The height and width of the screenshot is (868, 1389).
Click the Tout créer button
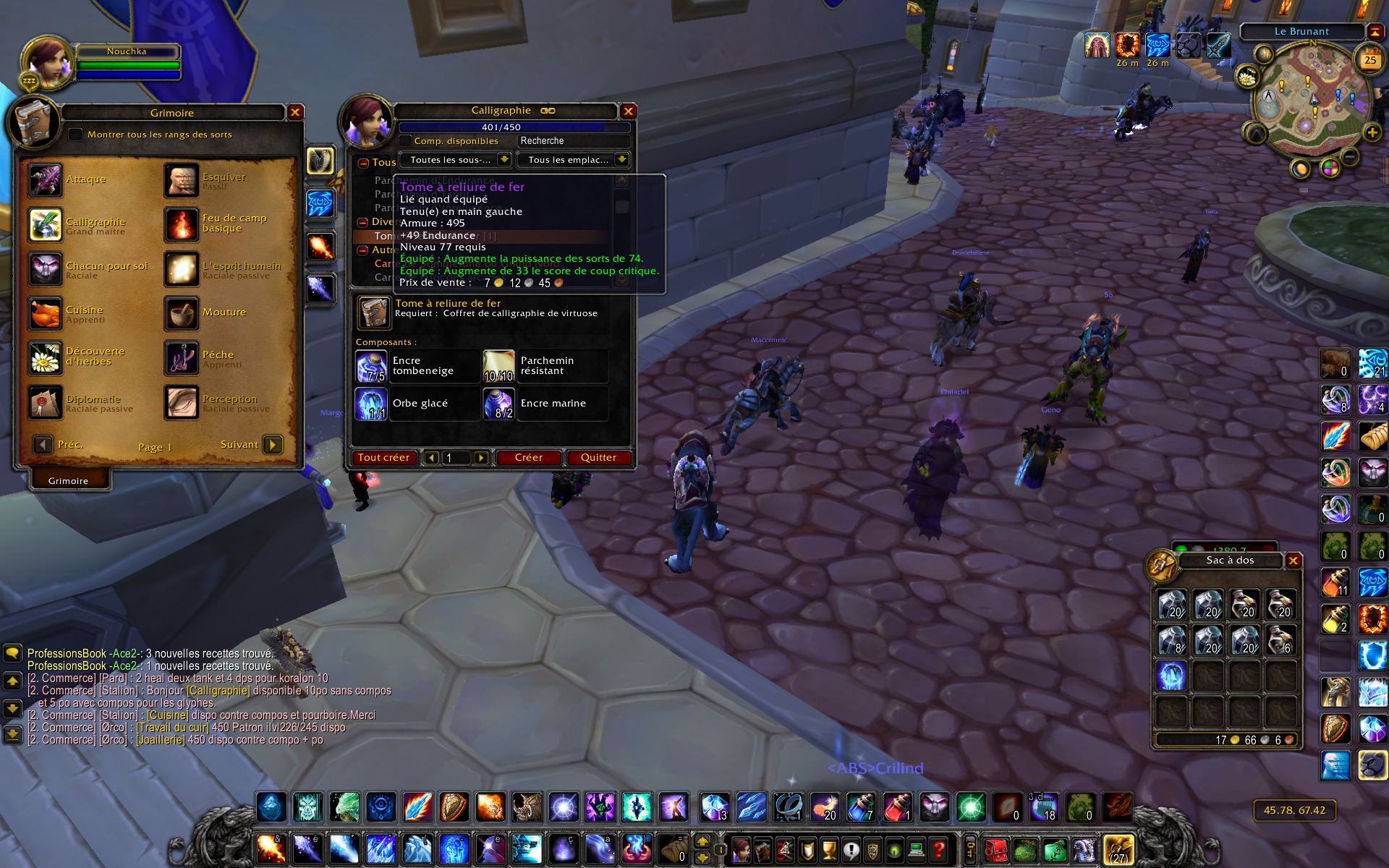click(x=383, y=458)
